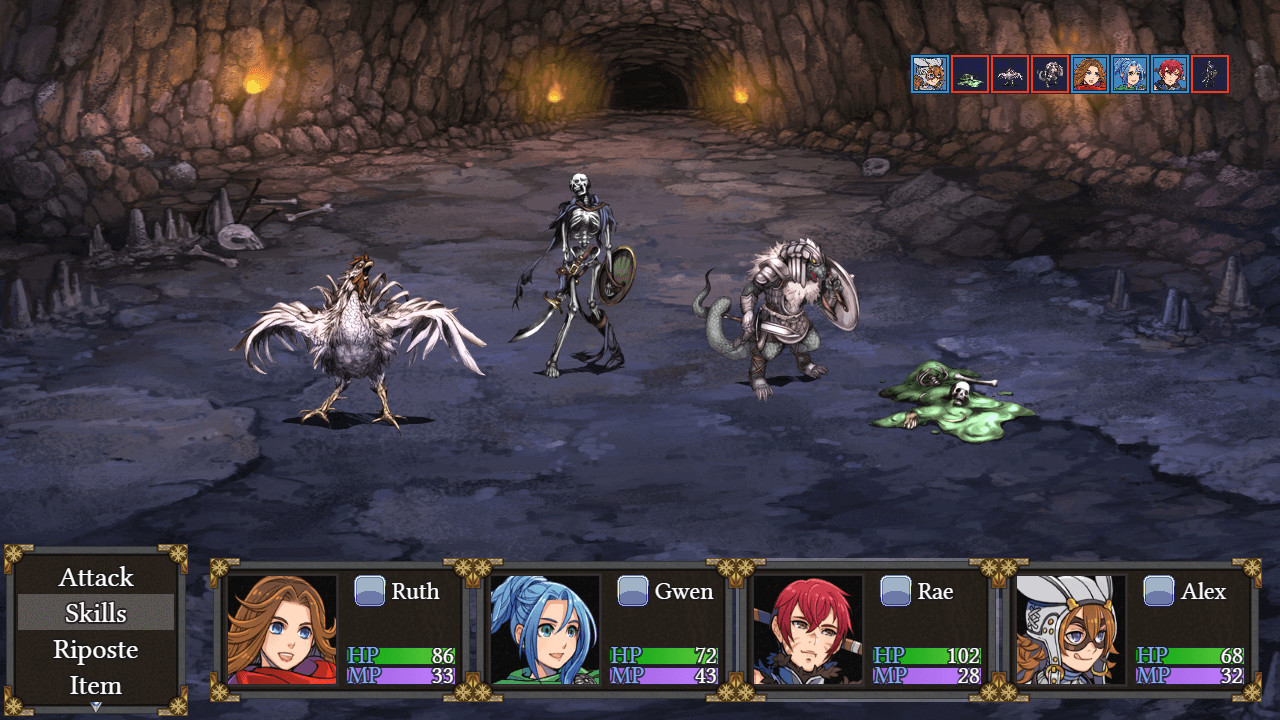Viewport: 1280px width, 720px height.
Task: Click Gwen's blue-haired icon in the turn order bar
Action: pyautogui.click(x=1130, y=73)
